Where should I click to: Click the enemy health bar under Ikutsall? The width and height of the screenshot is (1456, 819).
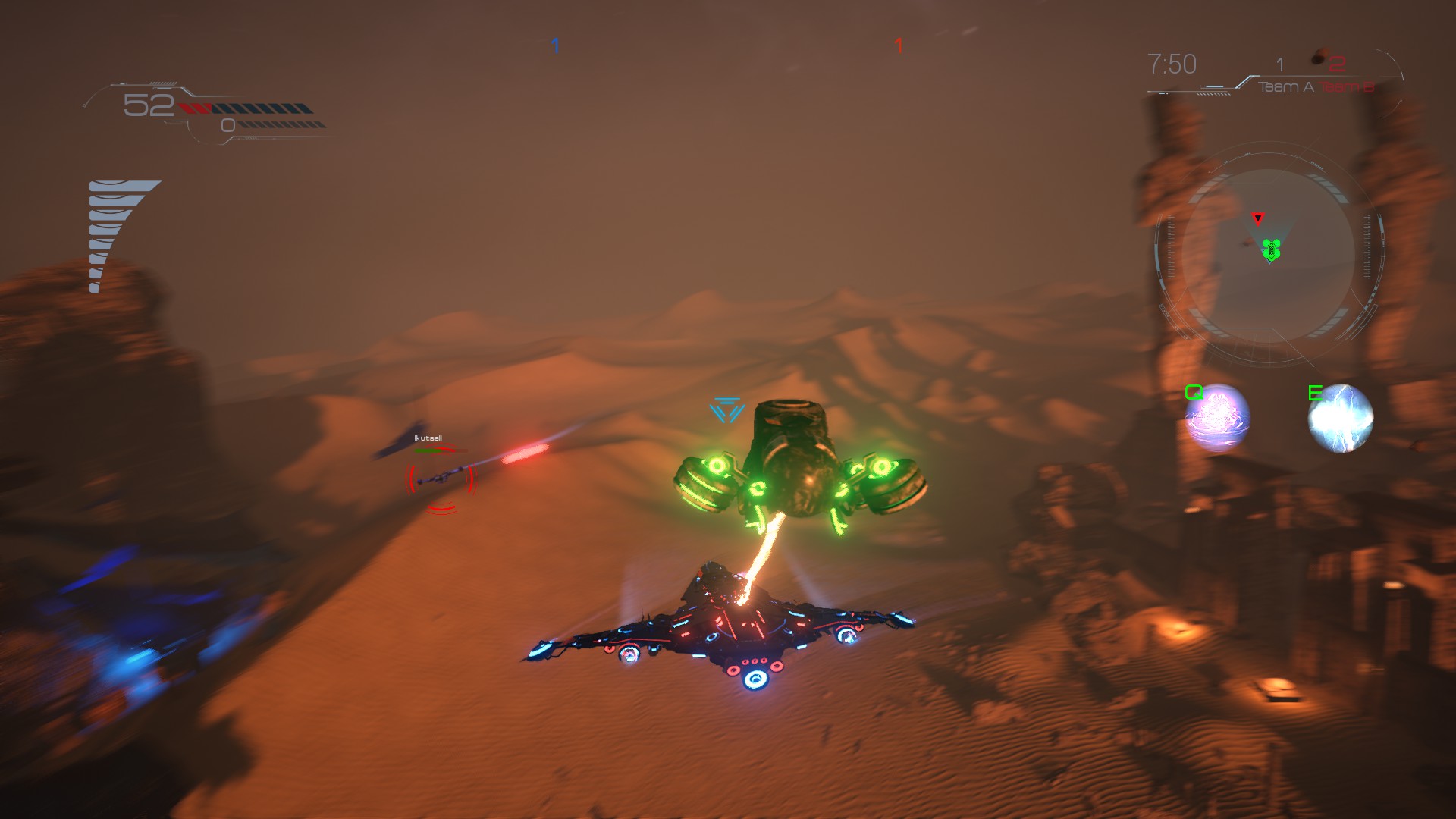coord(440,450)
